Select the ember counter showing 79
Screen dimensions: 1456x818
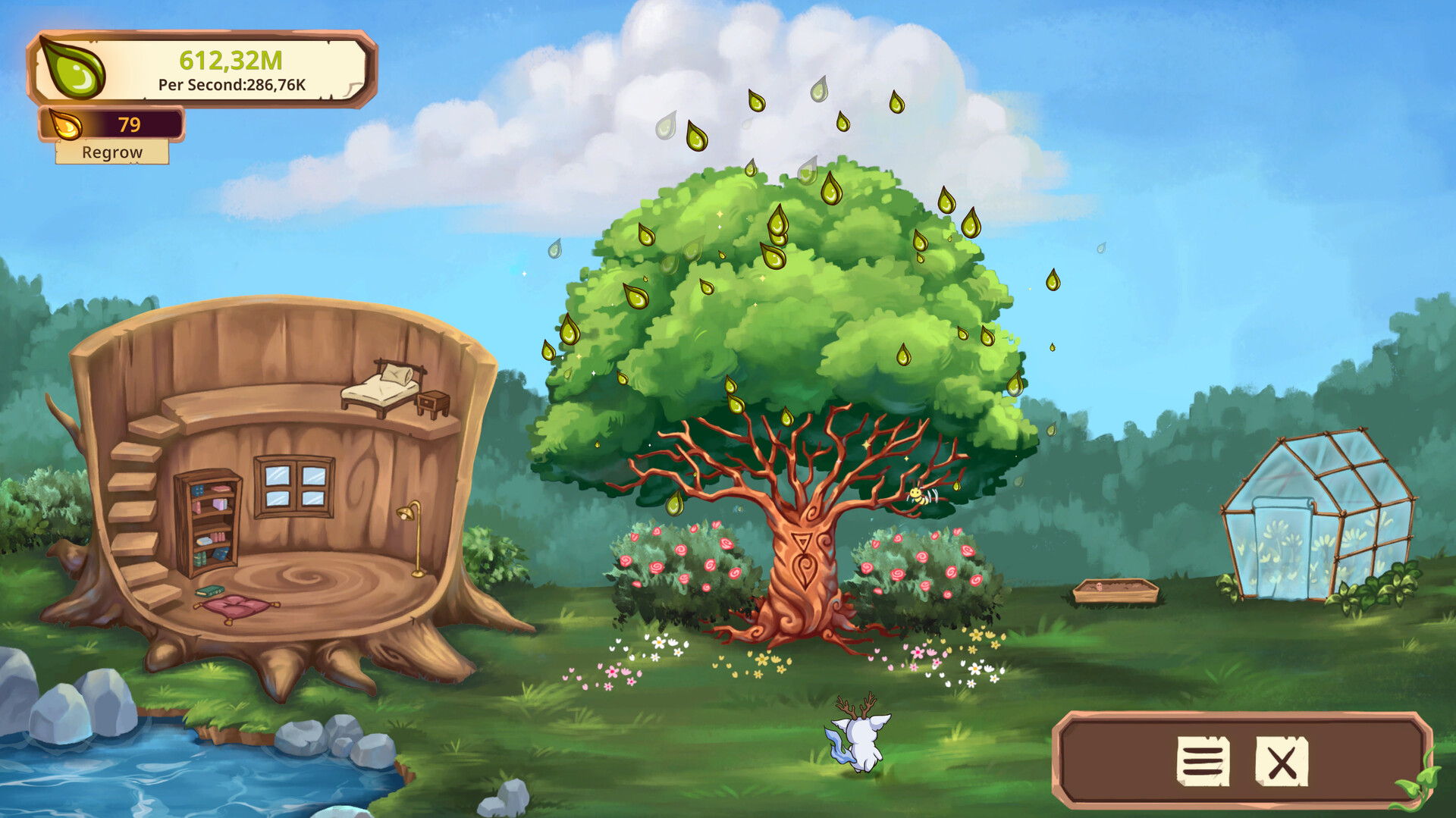pyautogui.click(x=129, y=124)
